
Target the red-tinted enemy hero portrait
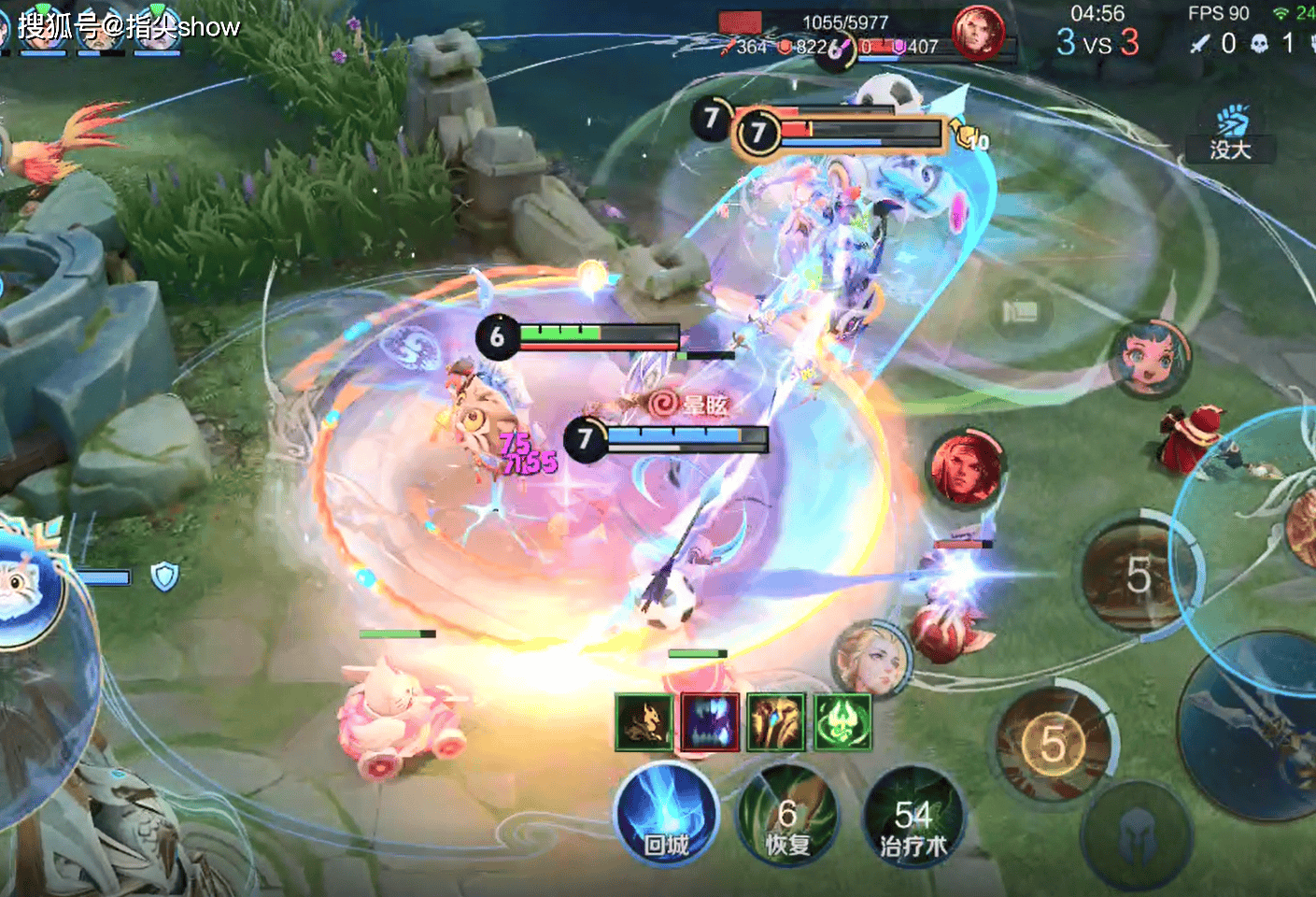point(965,466)
